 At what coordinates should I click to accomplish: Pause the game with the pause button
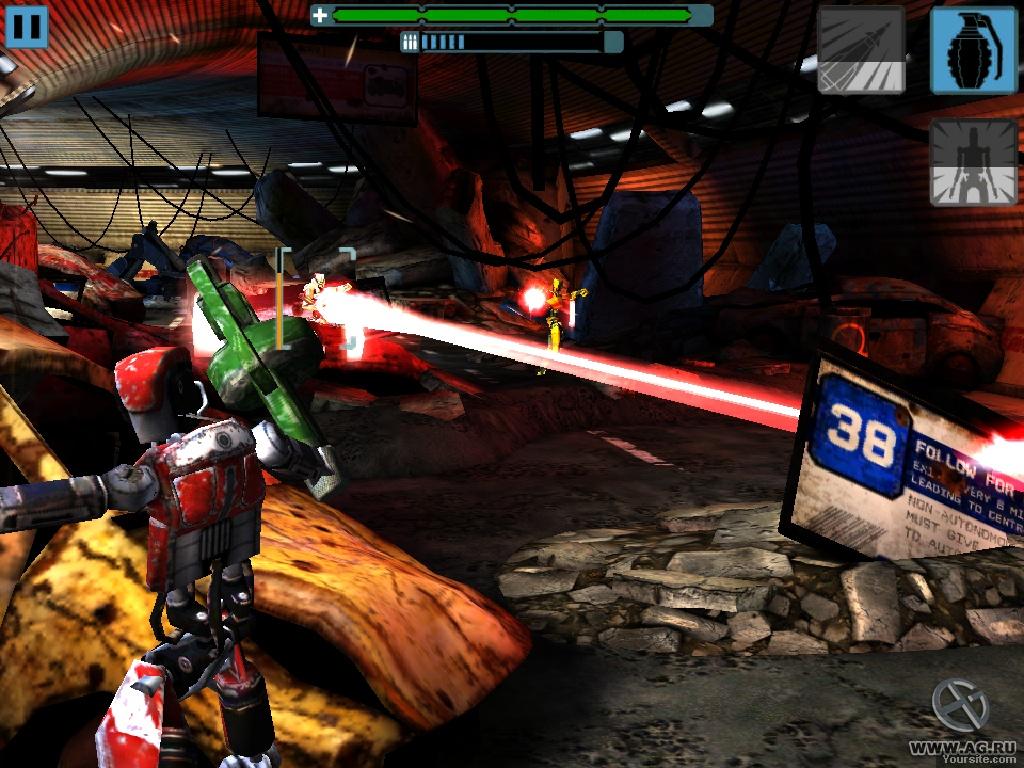tap(27, 26)
